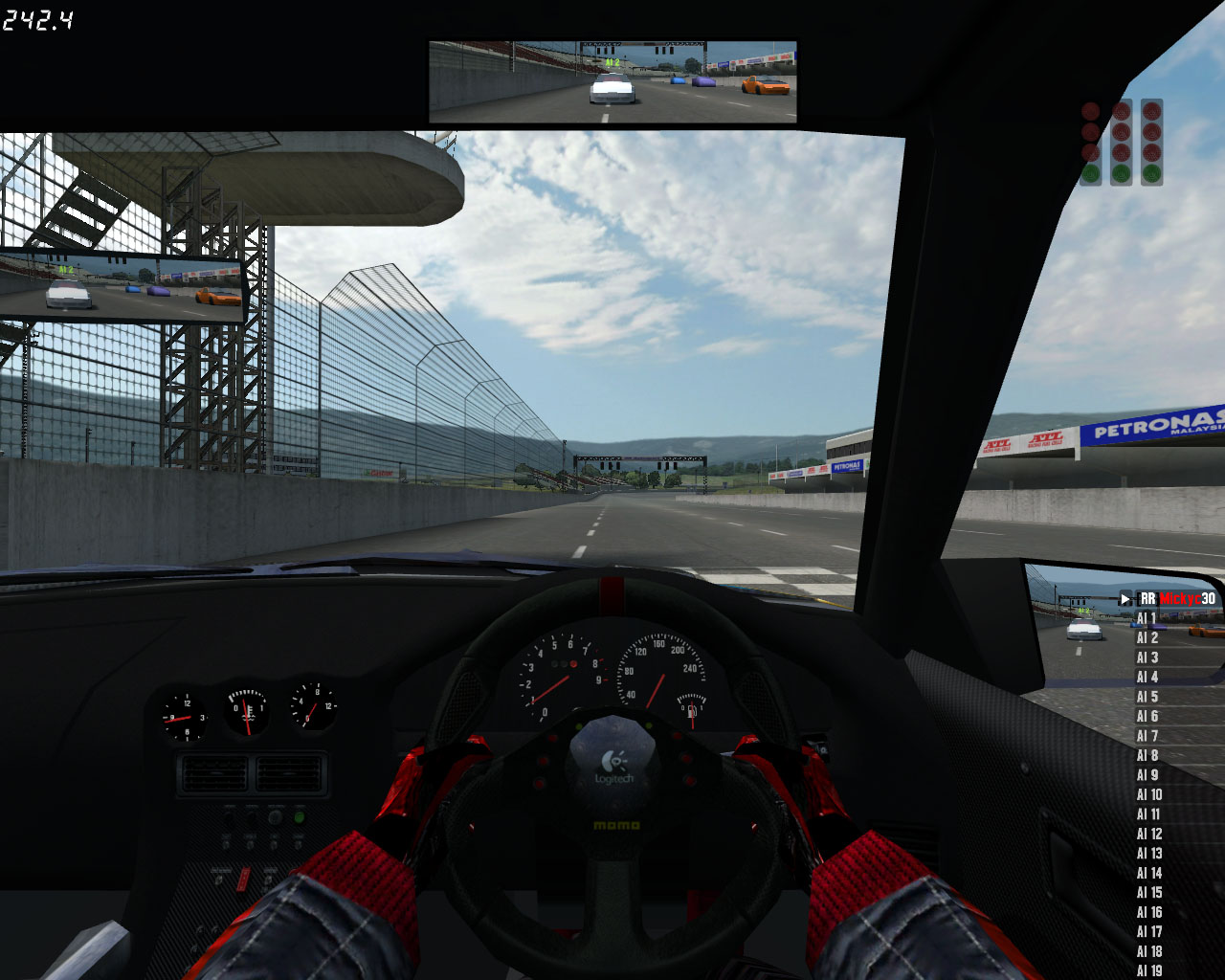Select AI 3 in the driver list
Image resolution: width=1225 pixels, height=980 pixels.
click(1147, 657)
